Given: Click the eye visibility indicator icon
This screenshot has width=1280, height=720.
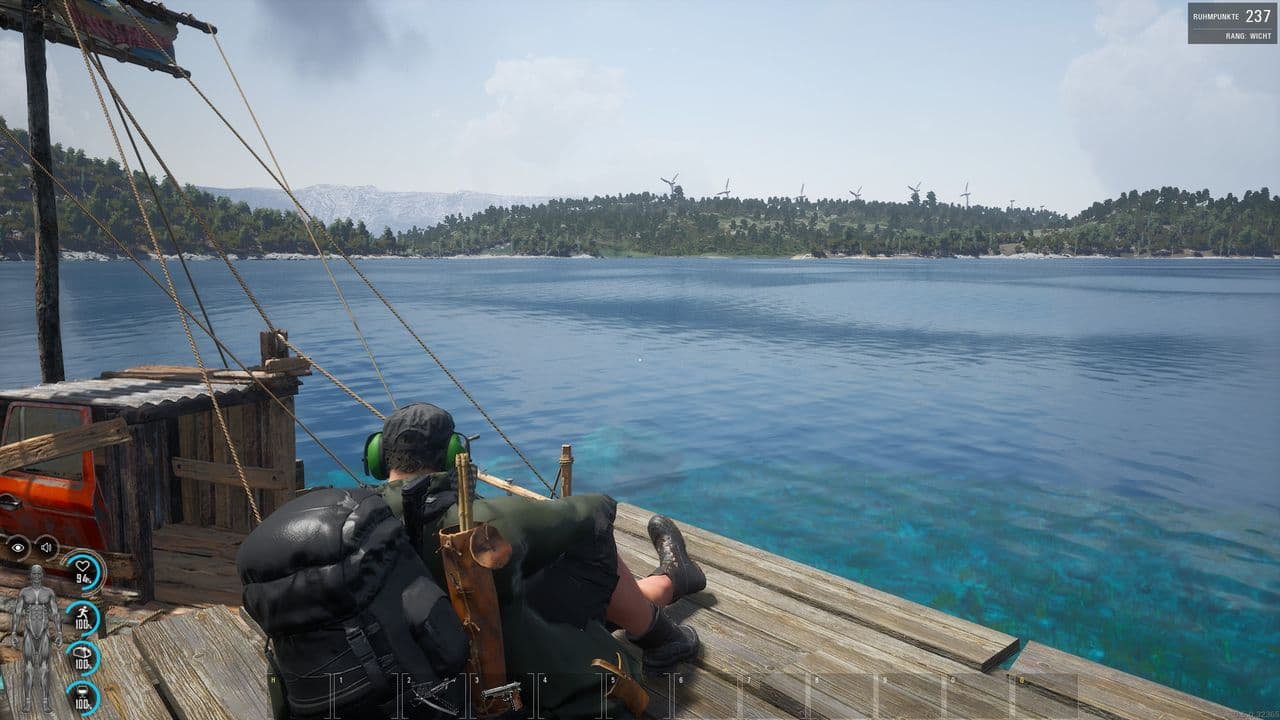Looking at the screenshot, I should 18,547.
